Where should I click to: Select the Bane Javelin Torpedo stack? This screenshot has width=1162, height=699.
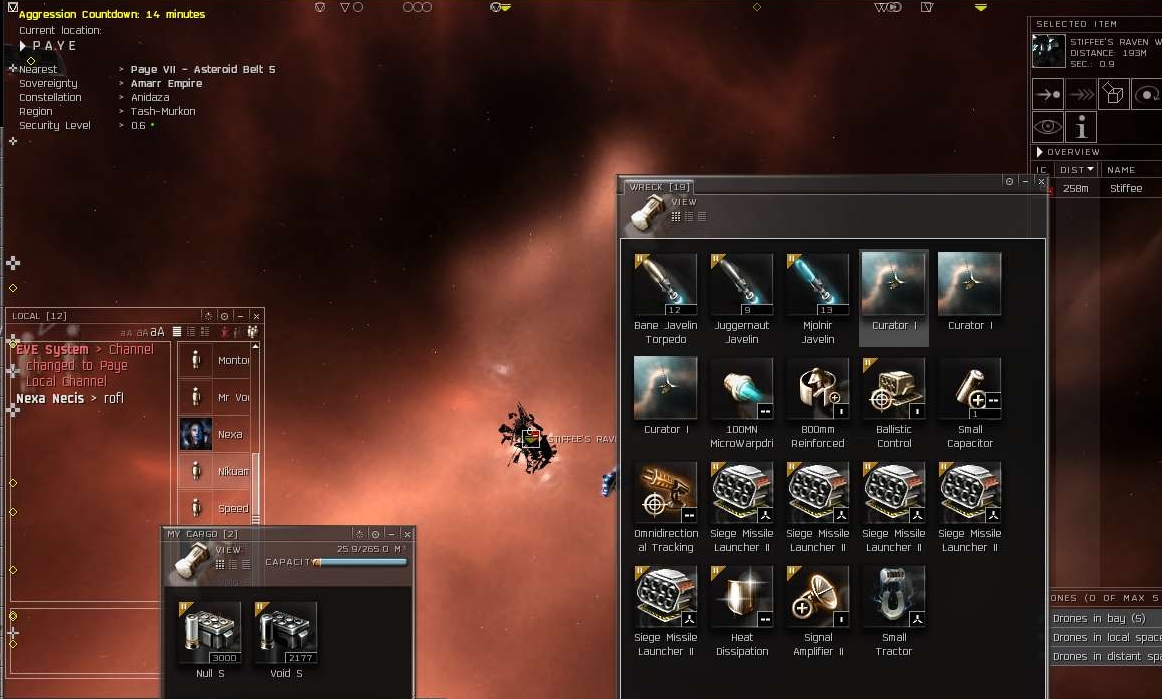pyautogui.click(x=665, y=286)
